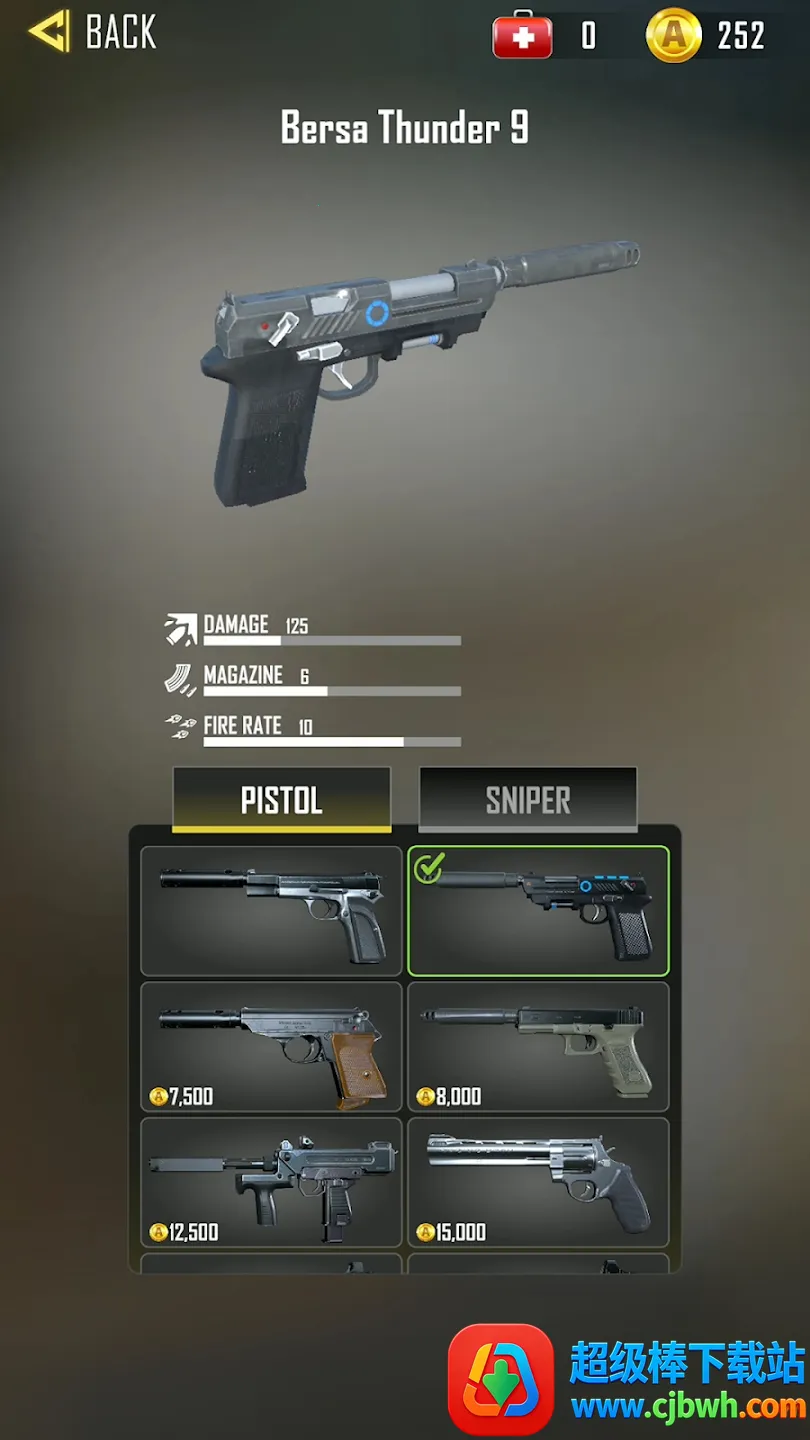Tap the gold coin balance icon
The height and width of the screenshot is (1440, 810).
[674, 36]
